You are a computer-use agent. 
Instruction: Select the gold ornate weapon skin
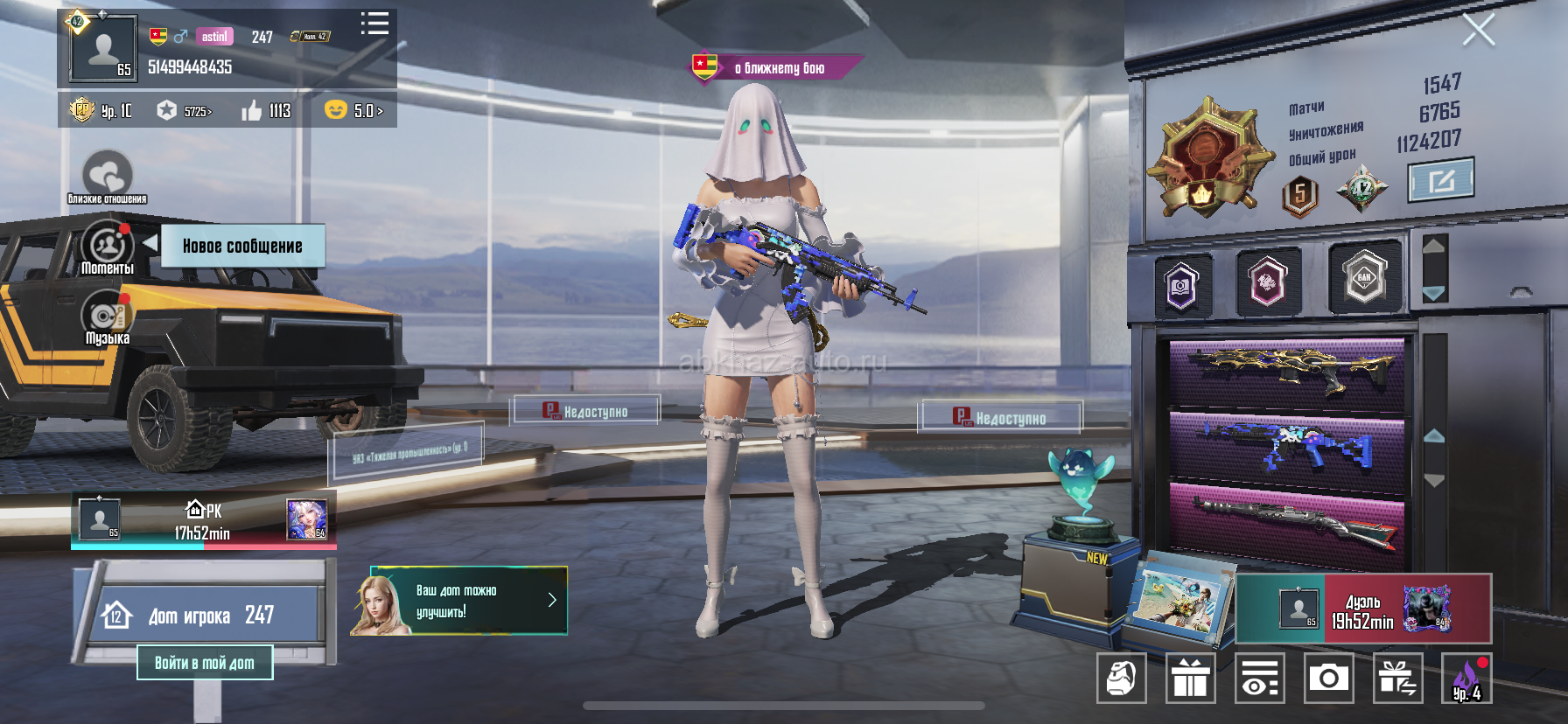(x=1286, y=372)
